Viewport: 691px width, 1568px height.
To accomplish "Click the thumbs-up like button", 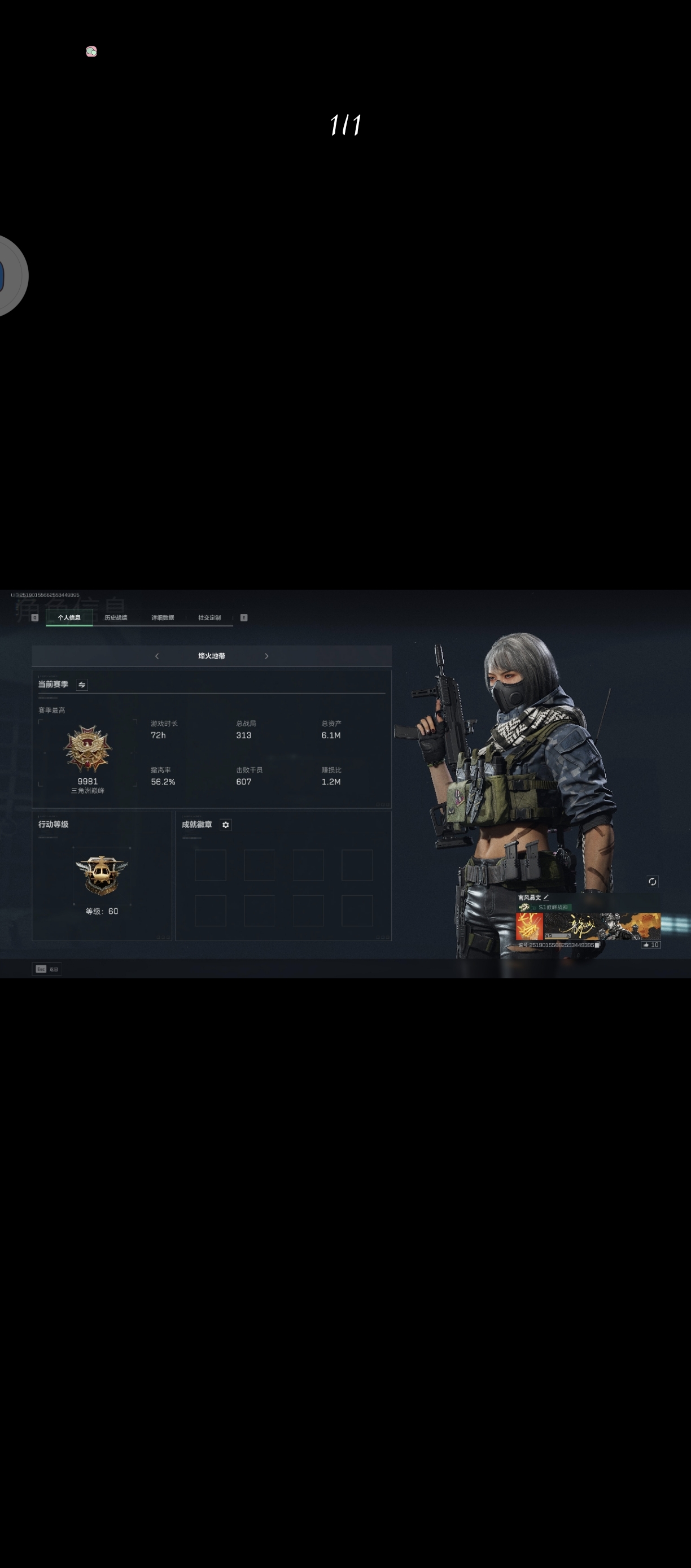I will pos(650,944).
